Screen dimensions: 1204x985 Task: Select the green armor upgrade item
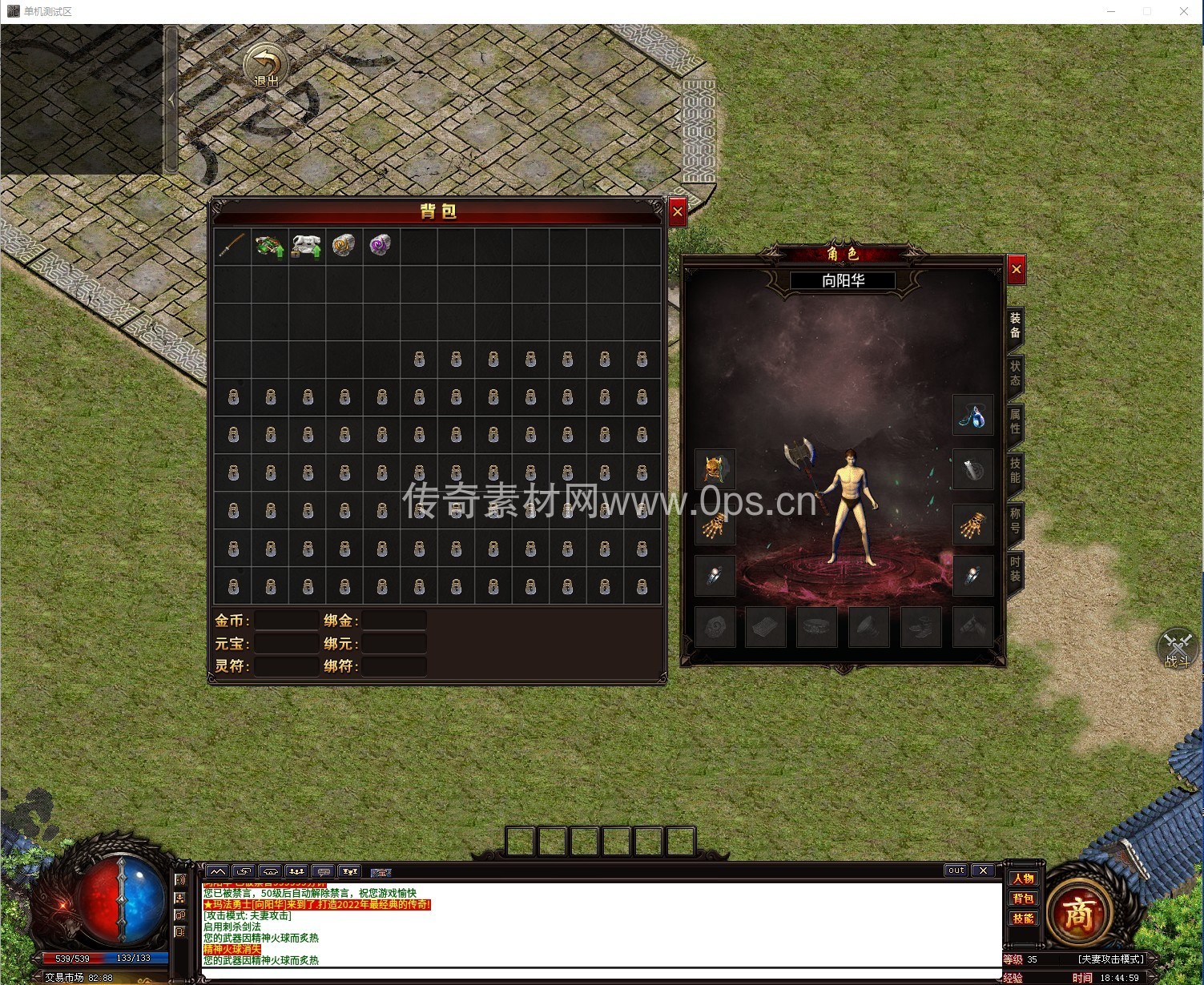tap(270, 246)
